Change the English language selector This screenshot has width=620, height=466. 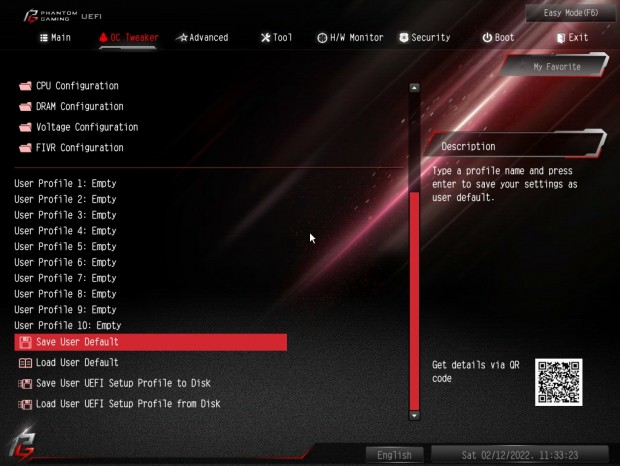click(394, 455)
